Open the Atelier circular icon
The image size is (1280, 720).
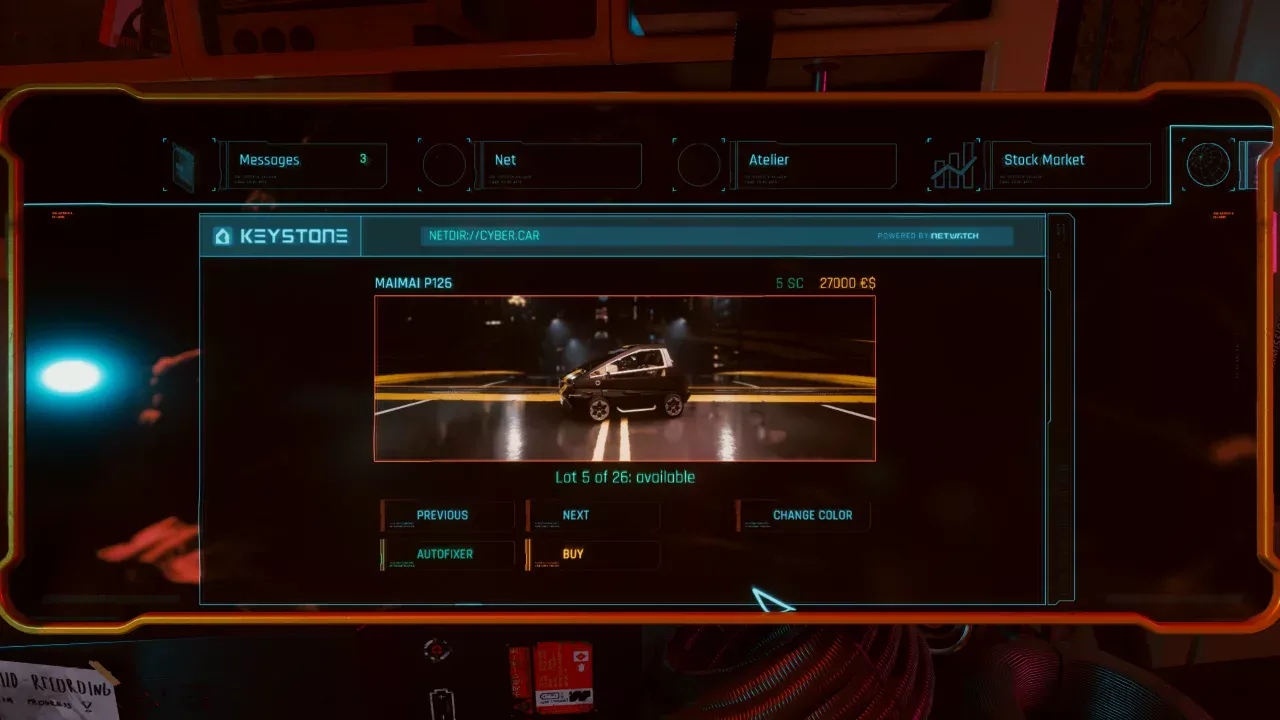tap(700, 164)
